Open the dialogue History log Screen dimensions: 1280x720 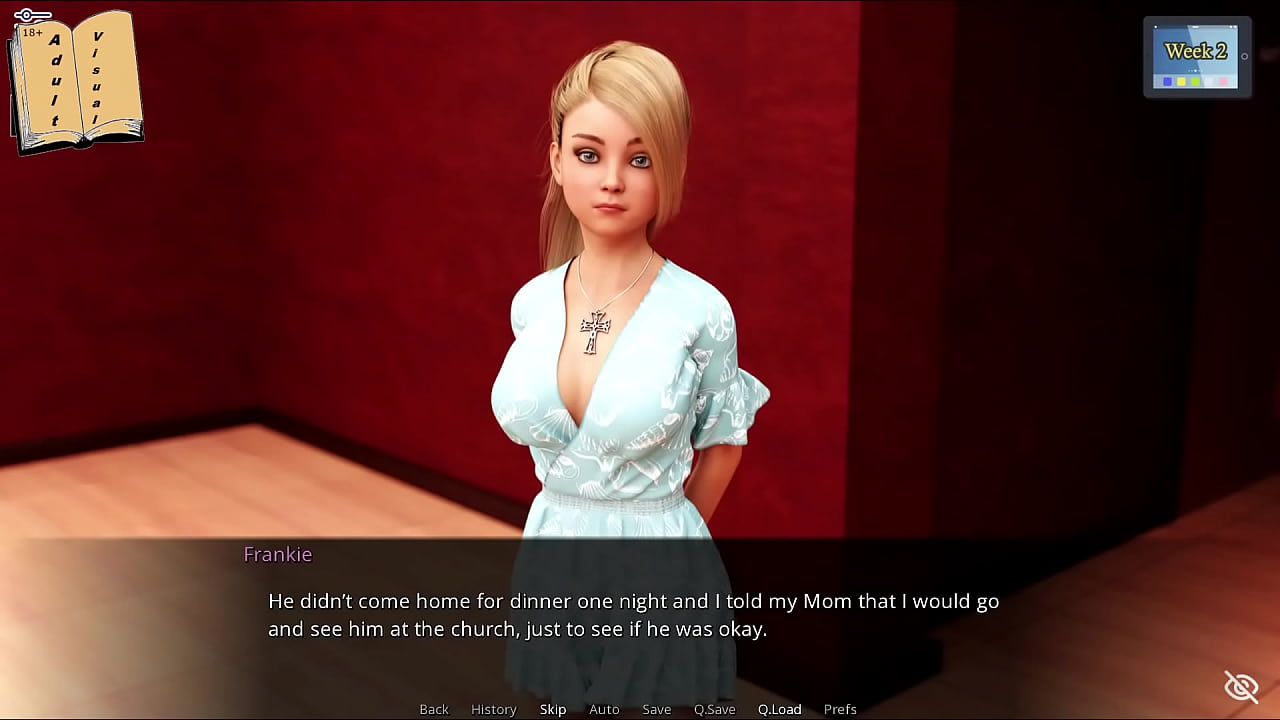click(x=494, y=709)
